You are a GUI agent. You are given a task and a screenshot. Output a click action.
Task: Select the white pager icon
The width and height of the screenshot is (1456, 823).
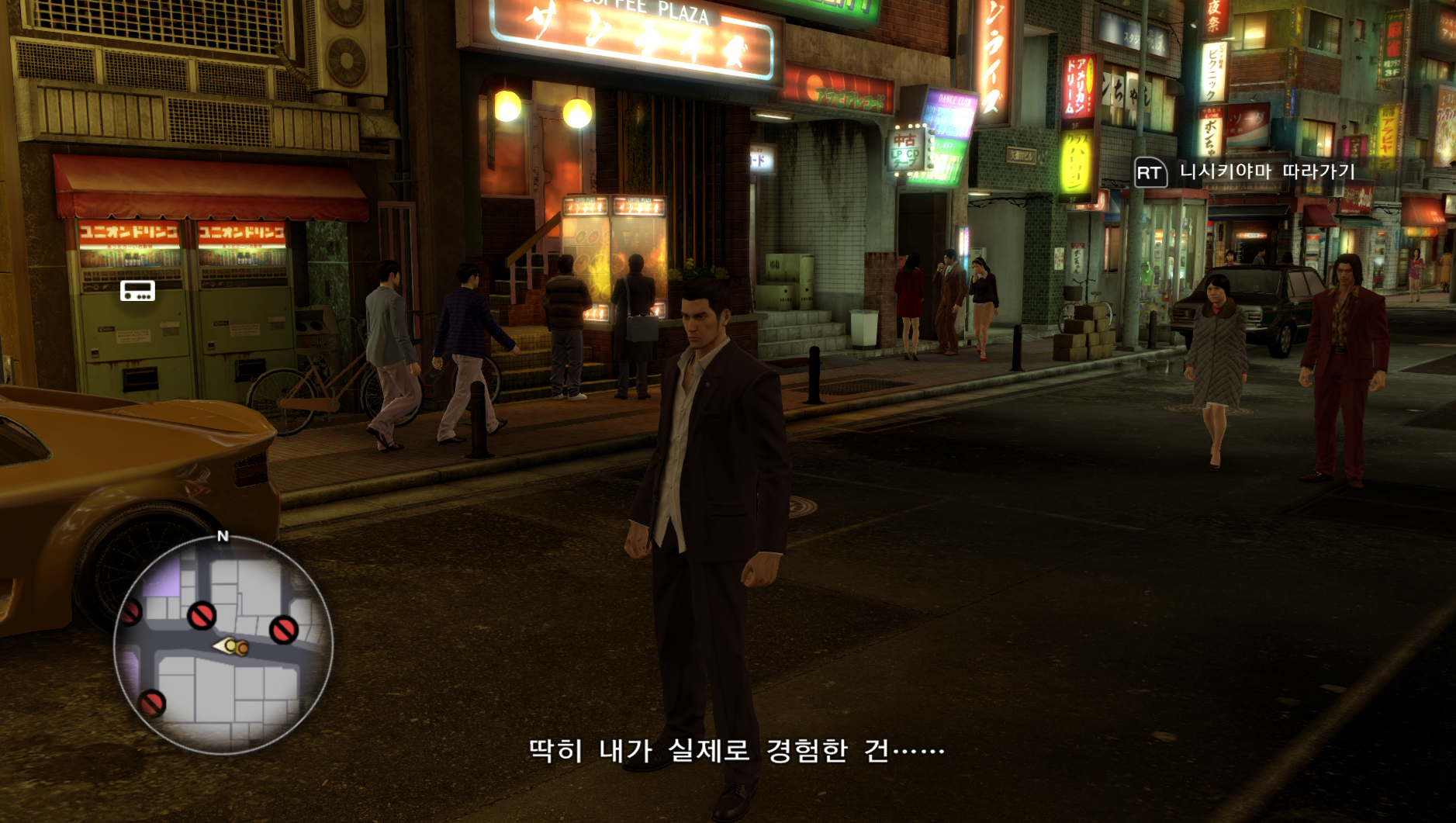[x=137, y=291]
